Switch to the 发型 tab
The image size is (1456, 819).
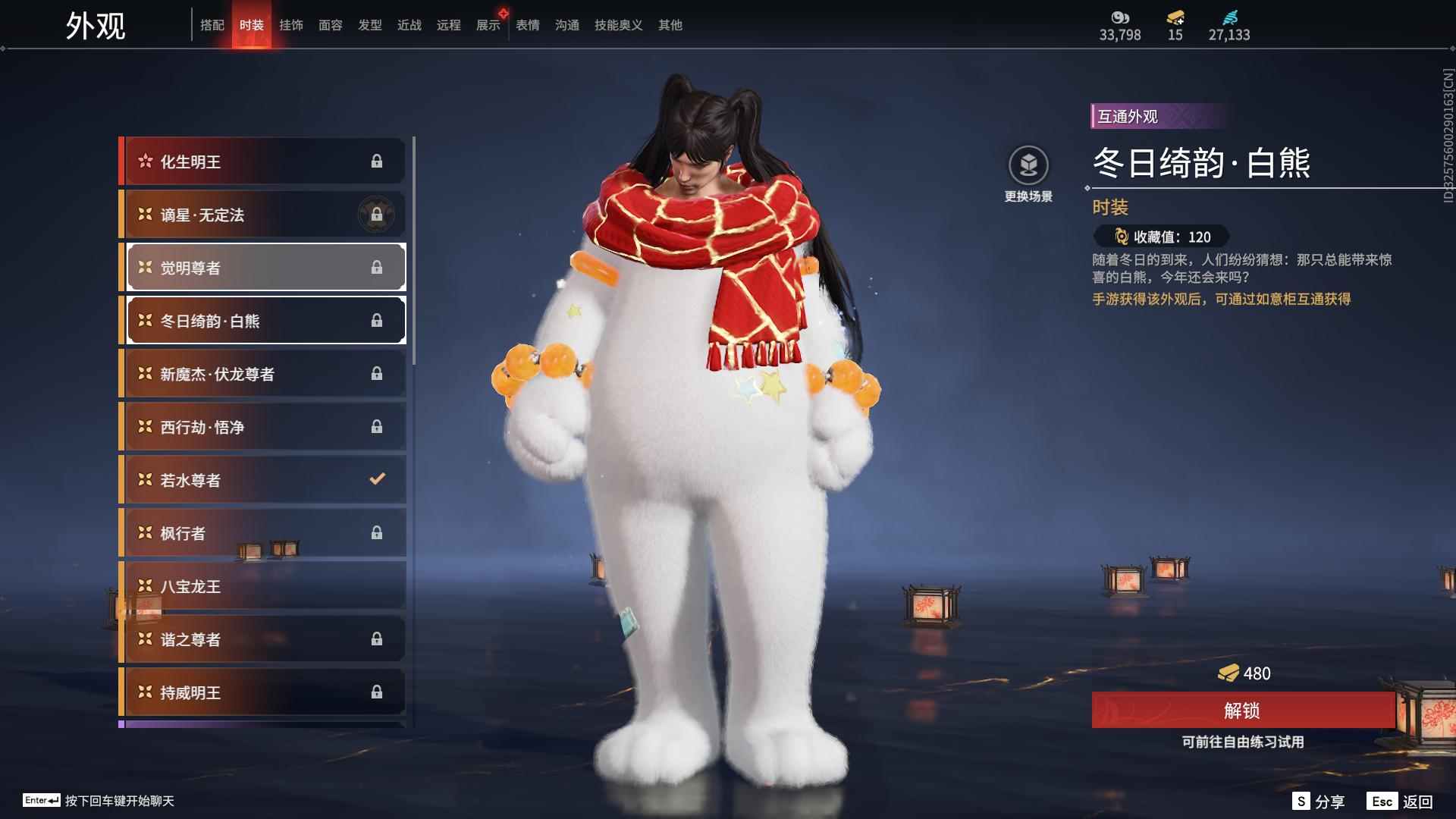pos(370,24)
